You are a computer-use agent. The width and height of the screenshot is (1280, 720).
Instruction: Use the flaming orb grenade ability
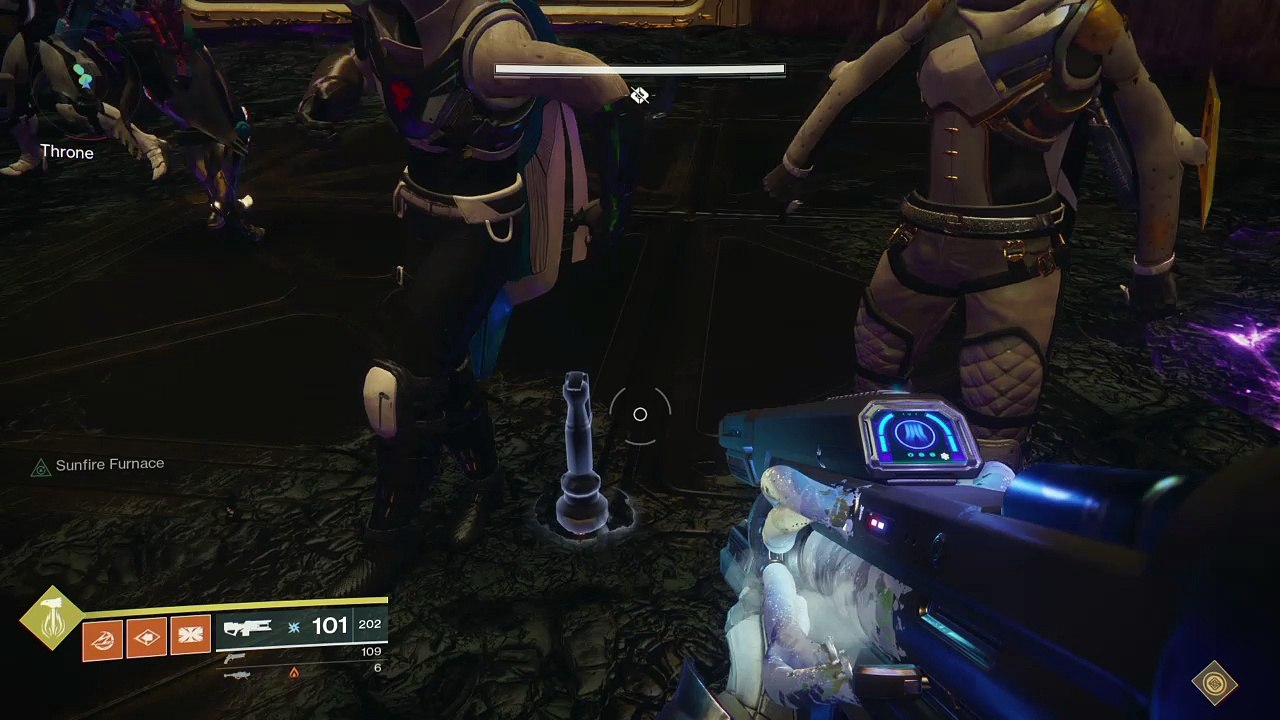pyautogui.click(x=103, y=640)
